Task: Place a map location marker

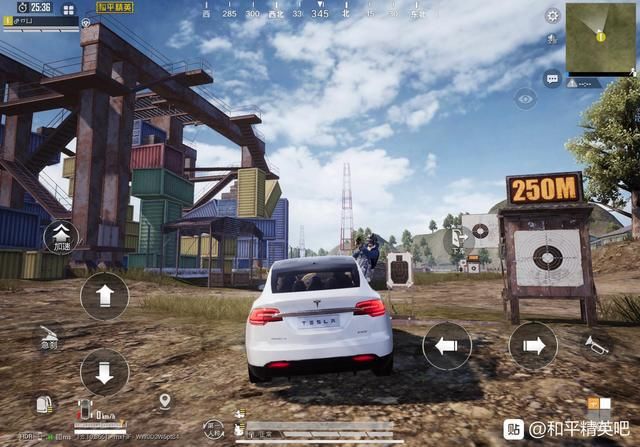Action: (164, 402)
